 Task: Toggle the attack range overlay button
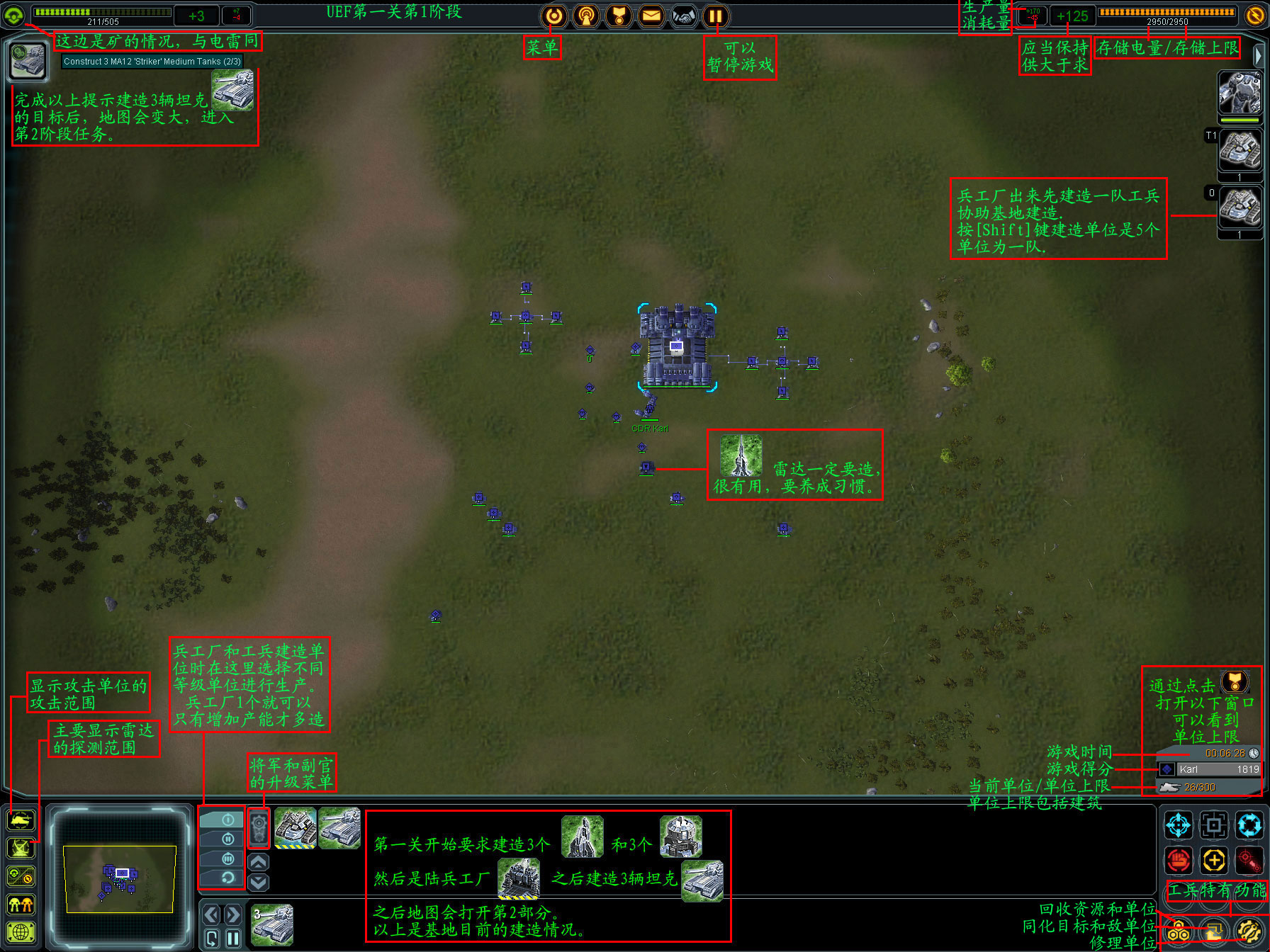(21, 820)
